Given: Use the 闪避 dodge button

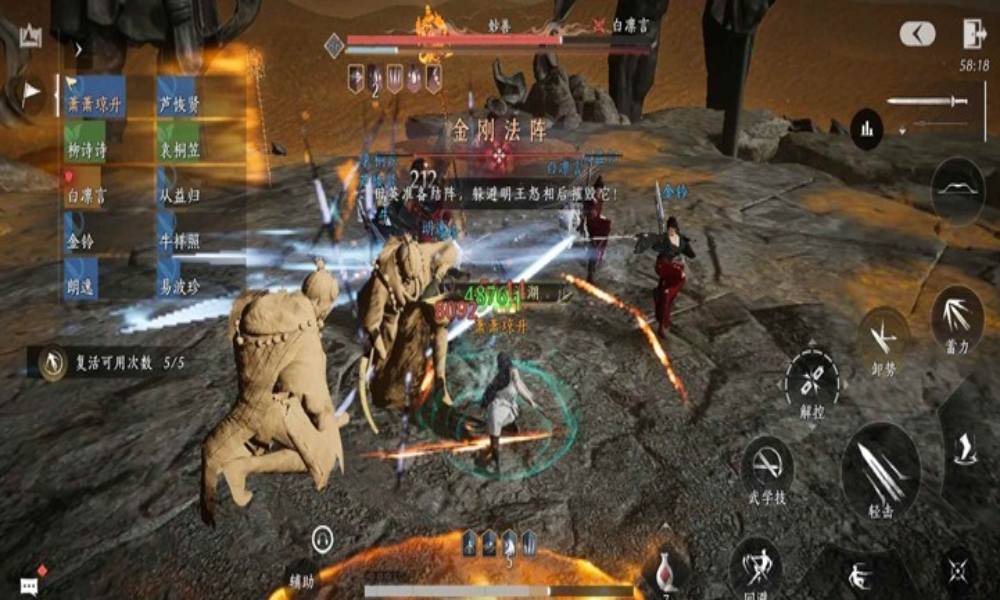Looking at the screenshot, I should click(x=756, y=566).
